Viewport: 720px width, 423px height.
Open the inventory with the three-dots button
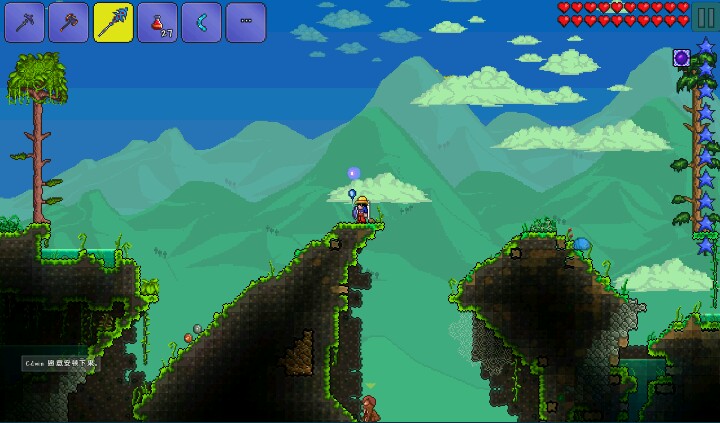point(245,22)
